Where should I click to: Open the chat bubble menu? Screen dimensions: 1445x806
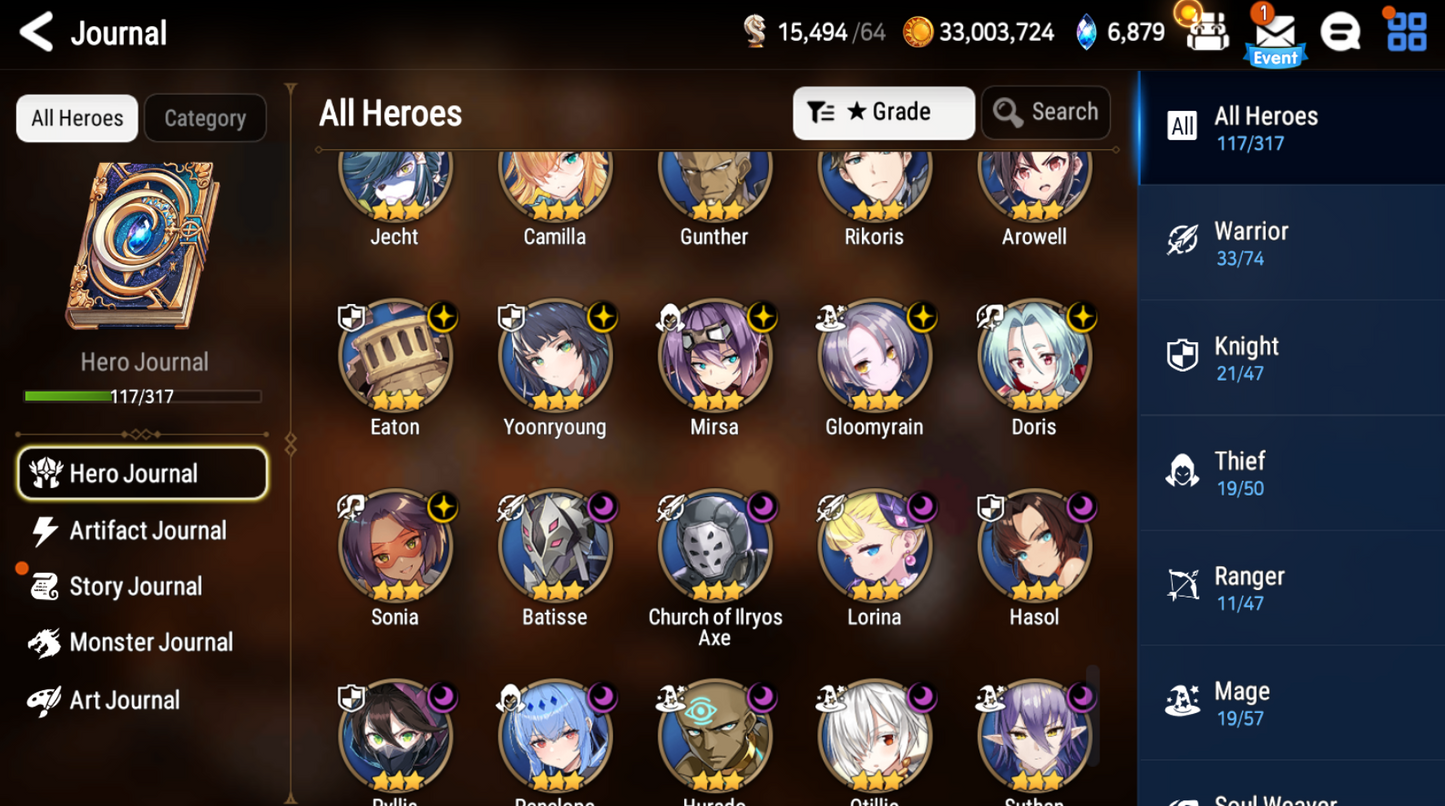pos(1341,31)
